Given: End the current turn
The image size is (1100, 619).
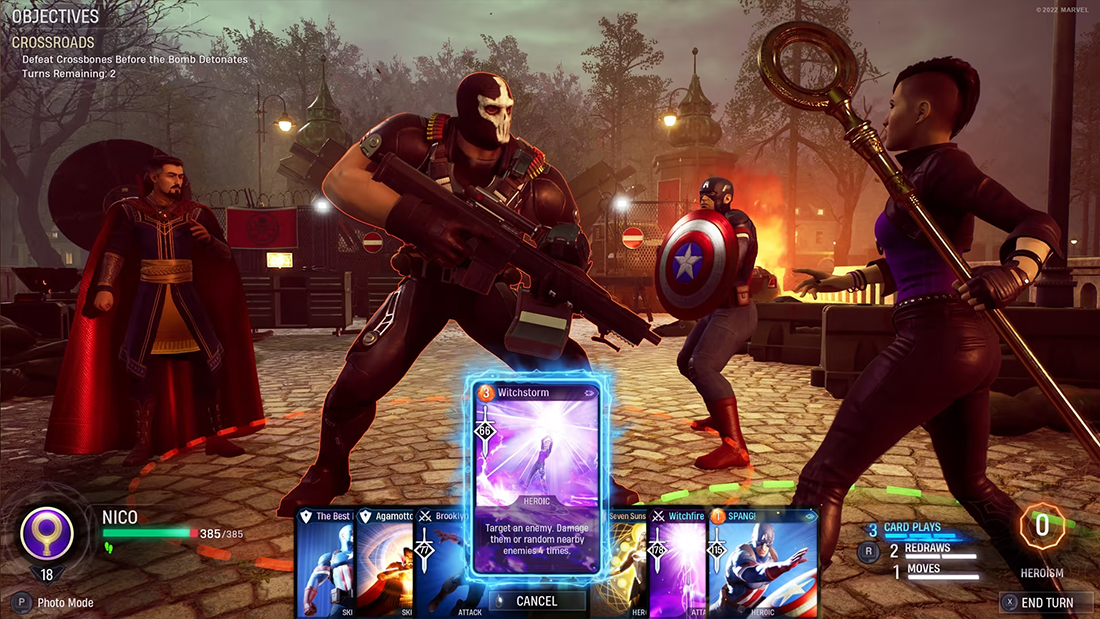Looking at the screenshot, I should 1047,602.
